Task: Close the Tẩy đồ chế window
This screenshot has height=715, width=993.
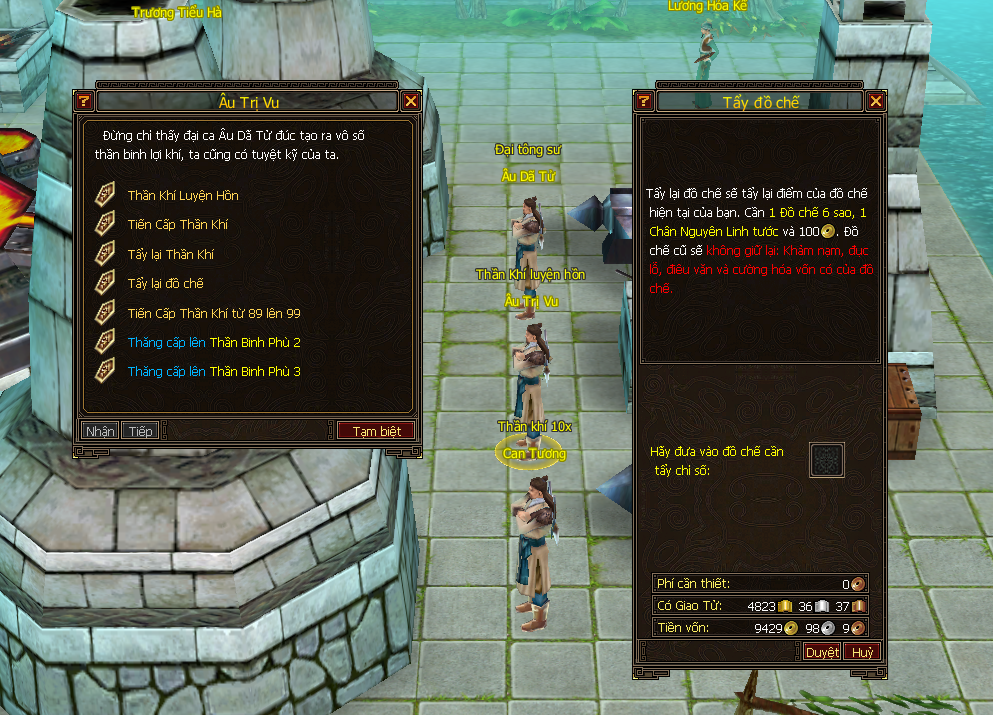Action: (x=876, y=101)
